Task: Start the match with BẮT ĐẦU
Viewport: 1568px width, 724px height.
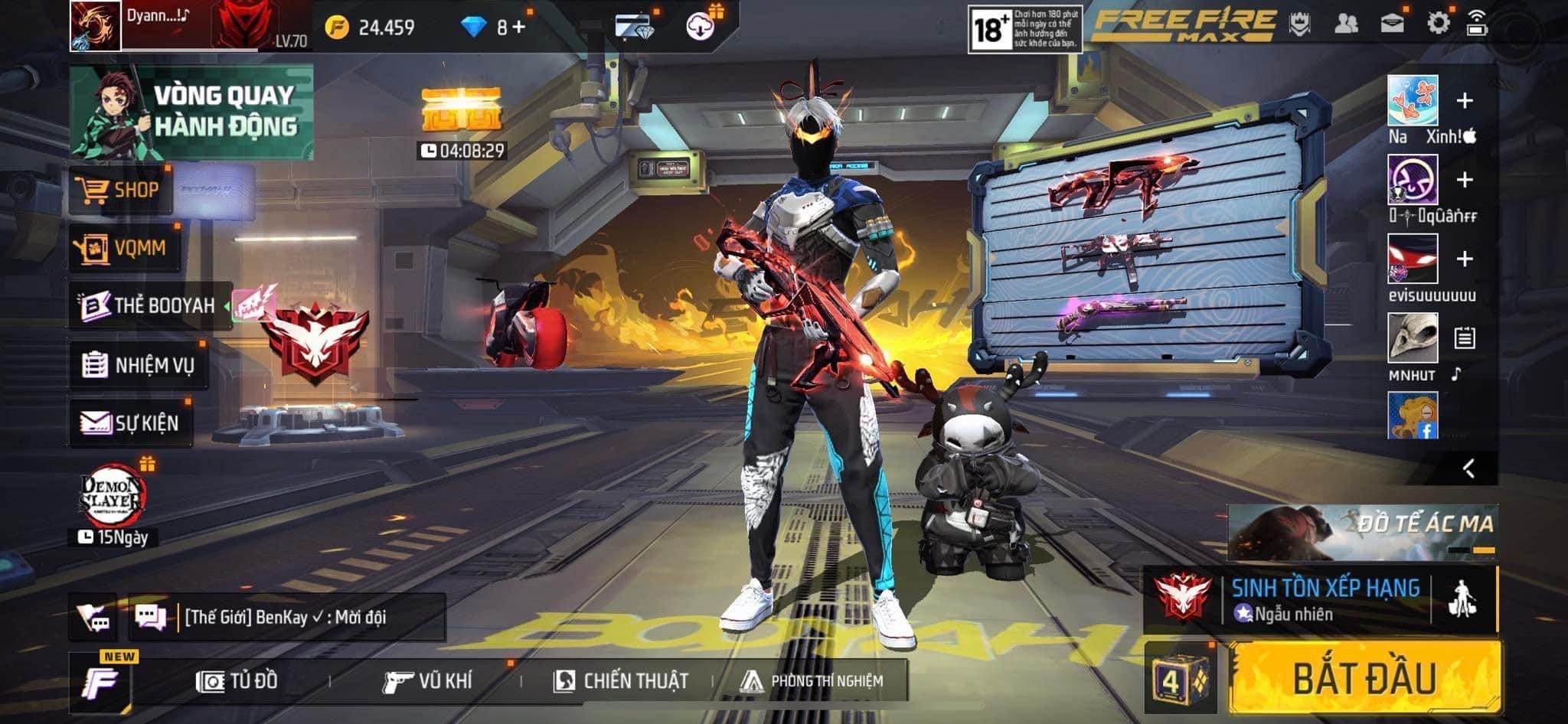Action: click(1365, 678)
